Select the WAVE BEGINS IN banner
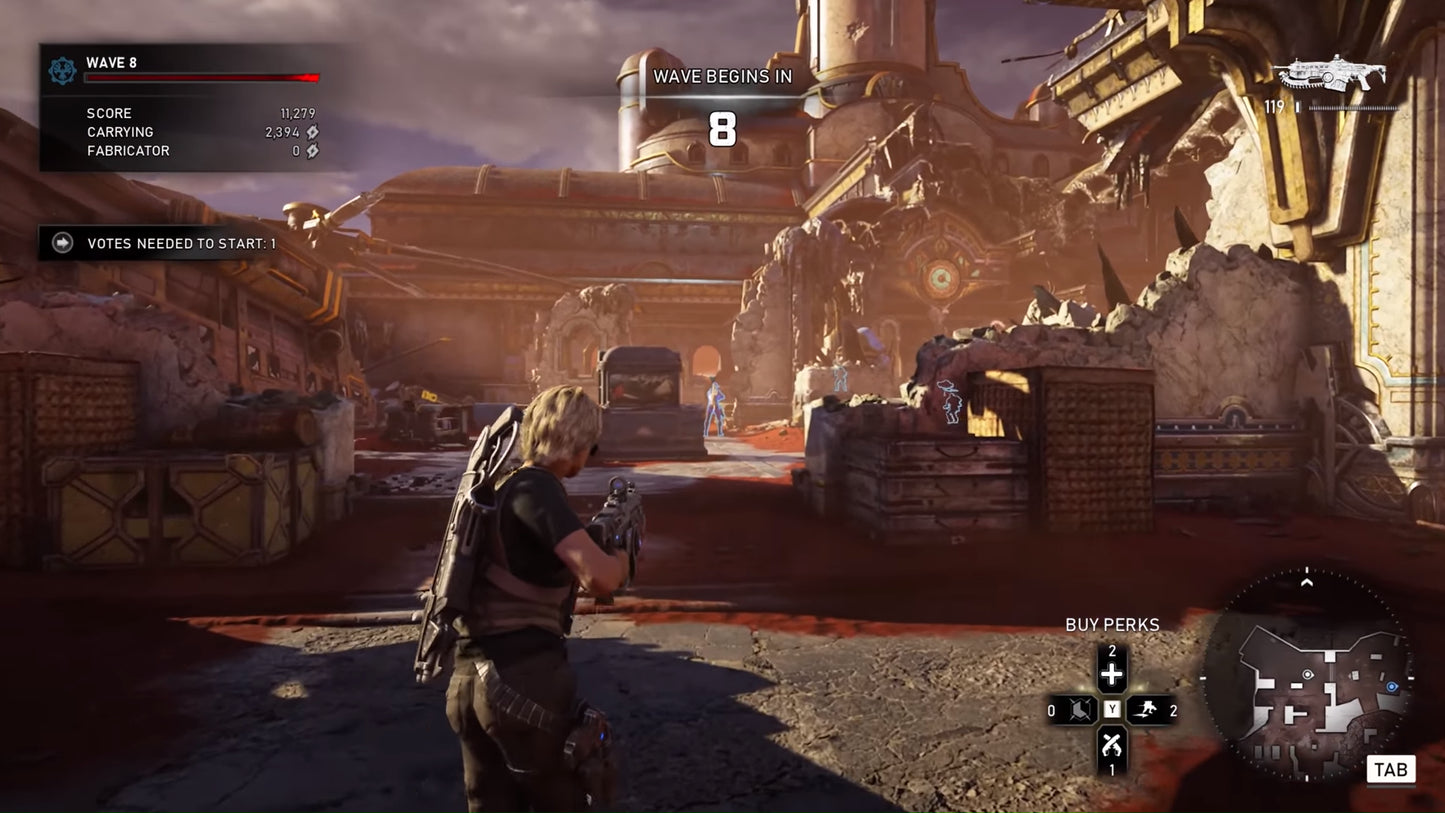The width and height of the screenshot is (1445, 813). tap(723, 76)
